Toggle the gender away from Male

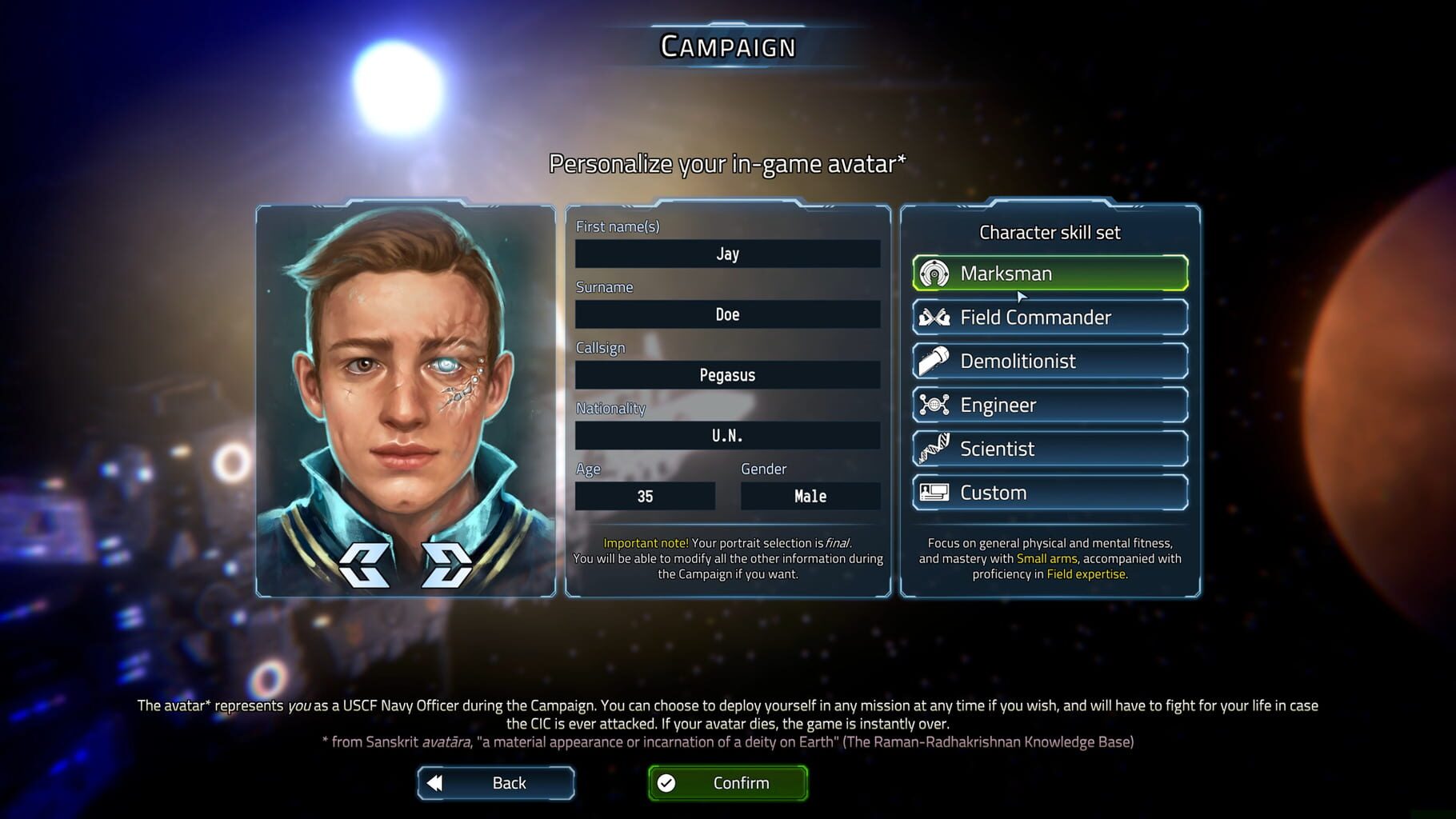coord(810,496)
